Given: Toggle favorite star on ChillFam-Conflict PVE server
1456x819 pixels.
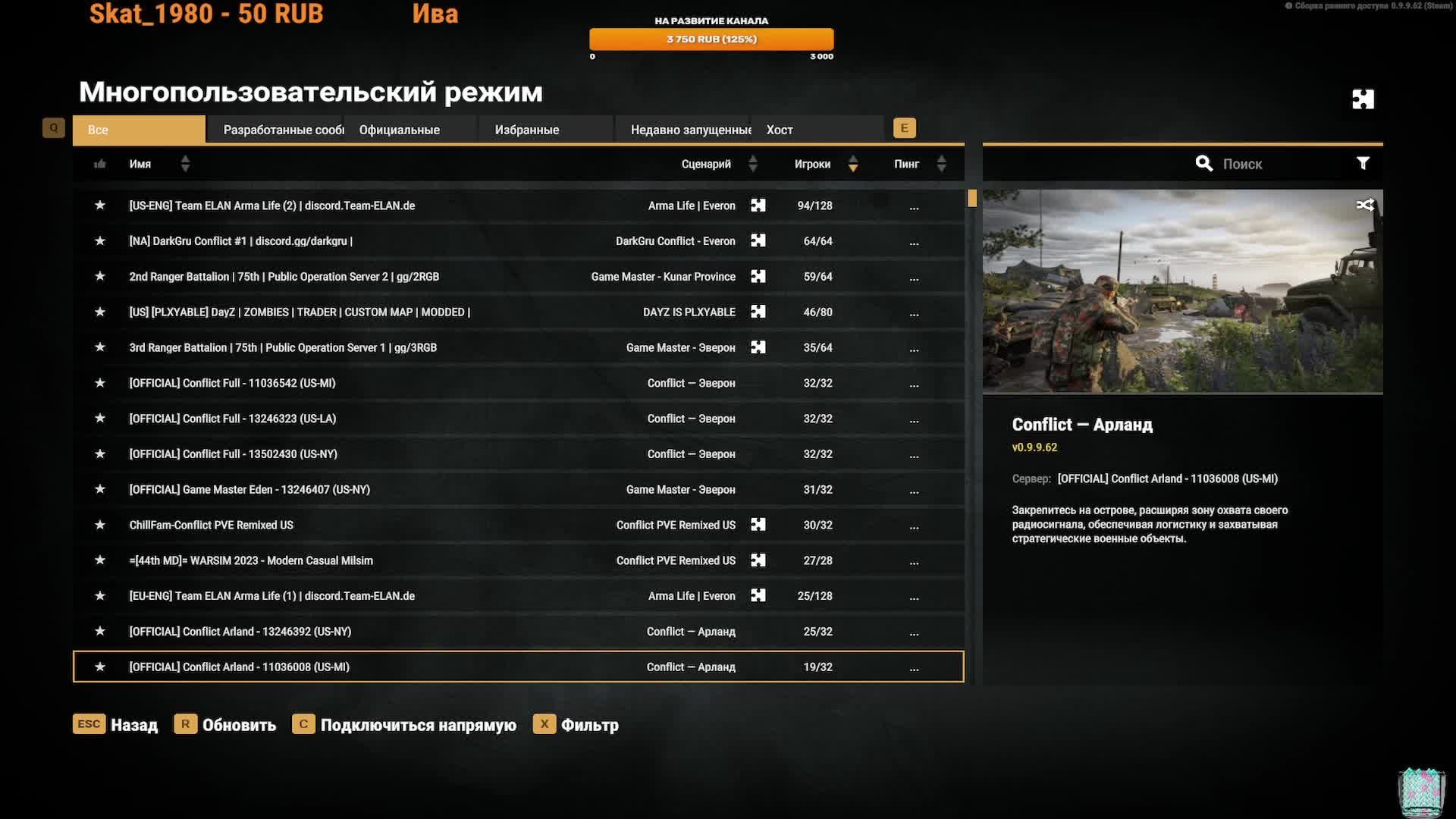Looking at the screenshot, I should click(x=100, y=525).
